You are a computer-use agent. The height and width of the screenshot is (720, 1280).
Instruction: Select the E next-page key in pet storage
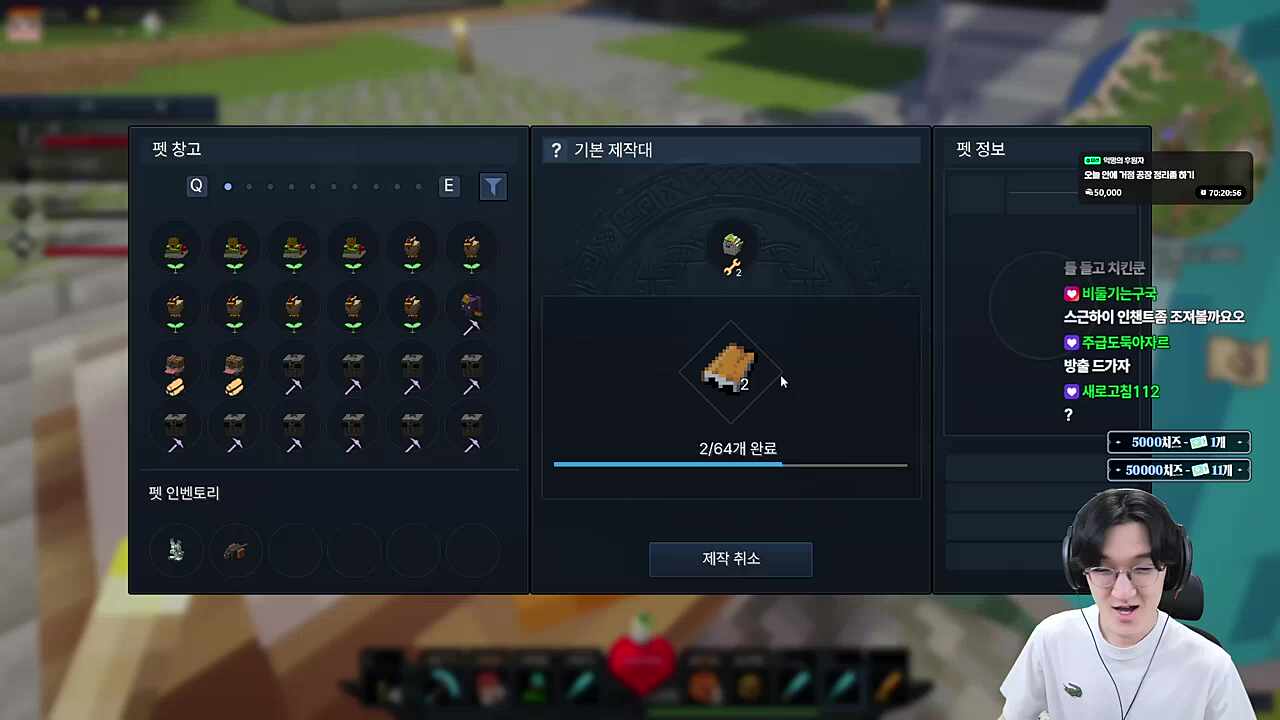point(448,186)
